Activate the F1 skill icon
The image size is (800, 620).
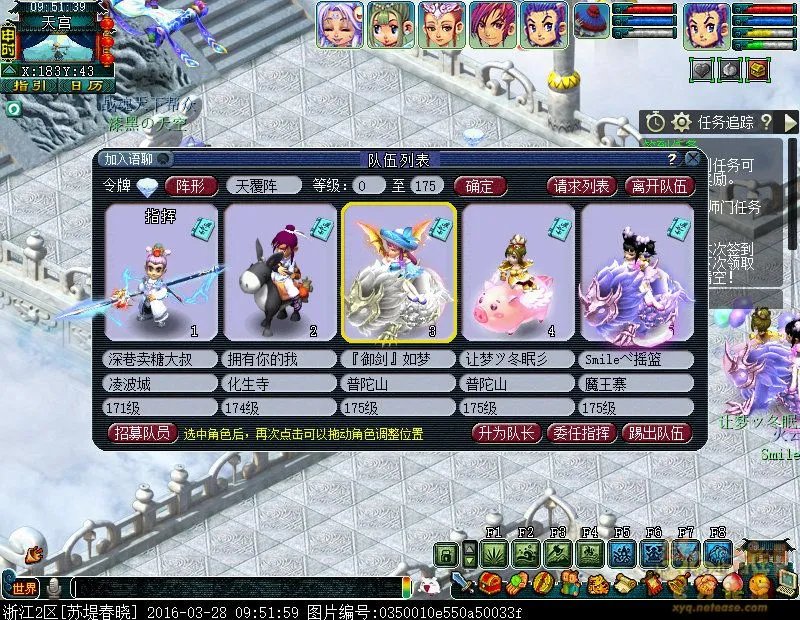493,553
